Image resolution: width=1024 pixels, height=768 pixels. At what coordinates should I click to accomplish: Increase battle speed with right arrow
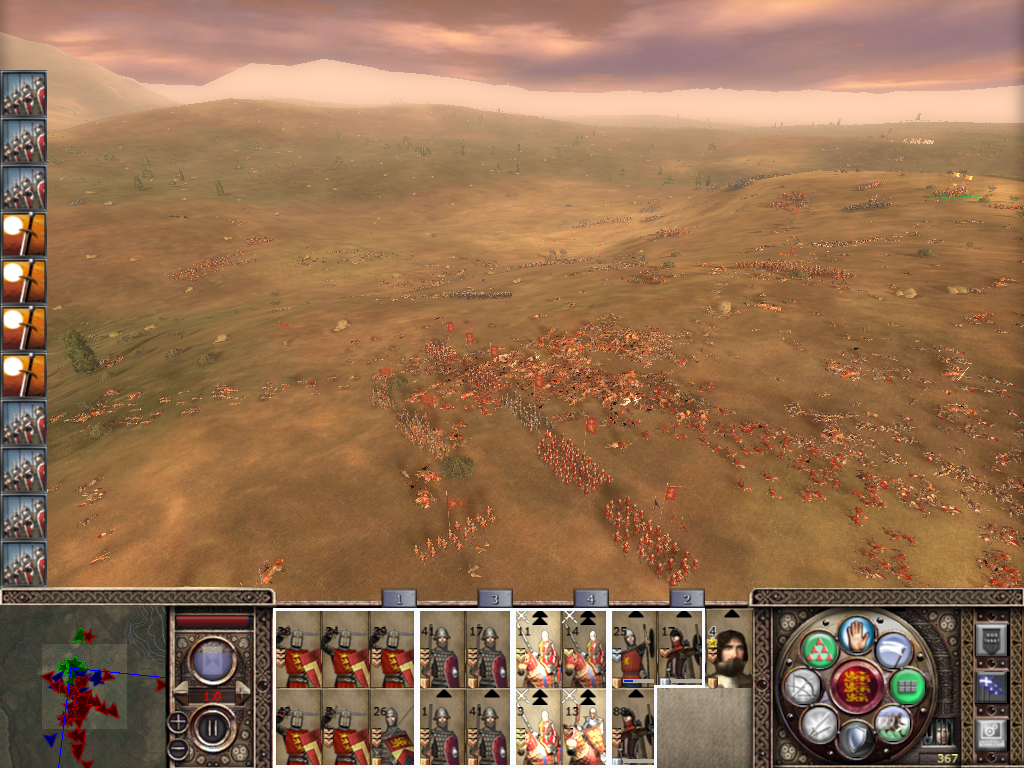point(241,694)
